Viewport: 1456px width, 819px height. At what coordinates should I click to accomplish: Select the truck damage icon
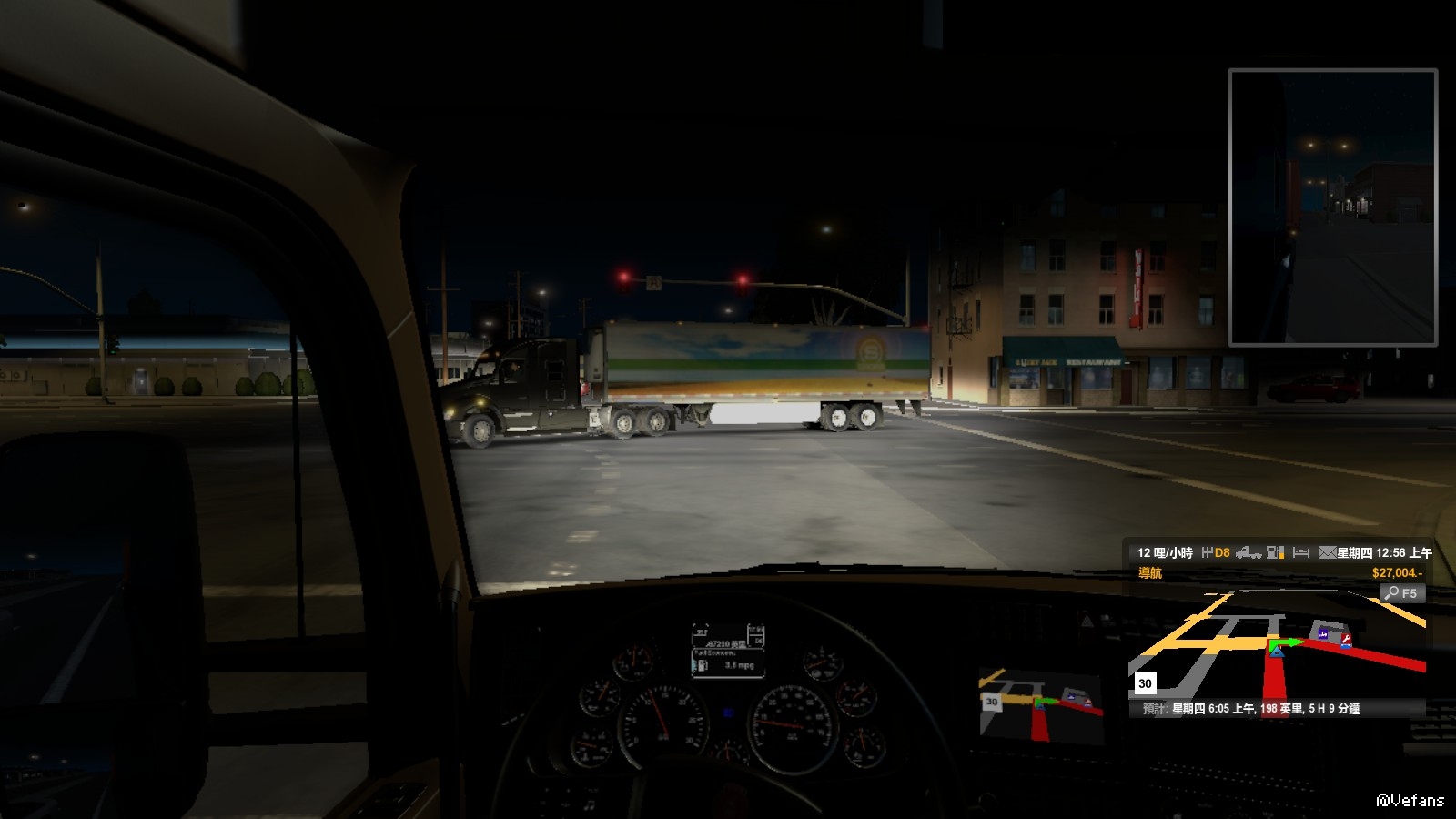(1249, 552)
